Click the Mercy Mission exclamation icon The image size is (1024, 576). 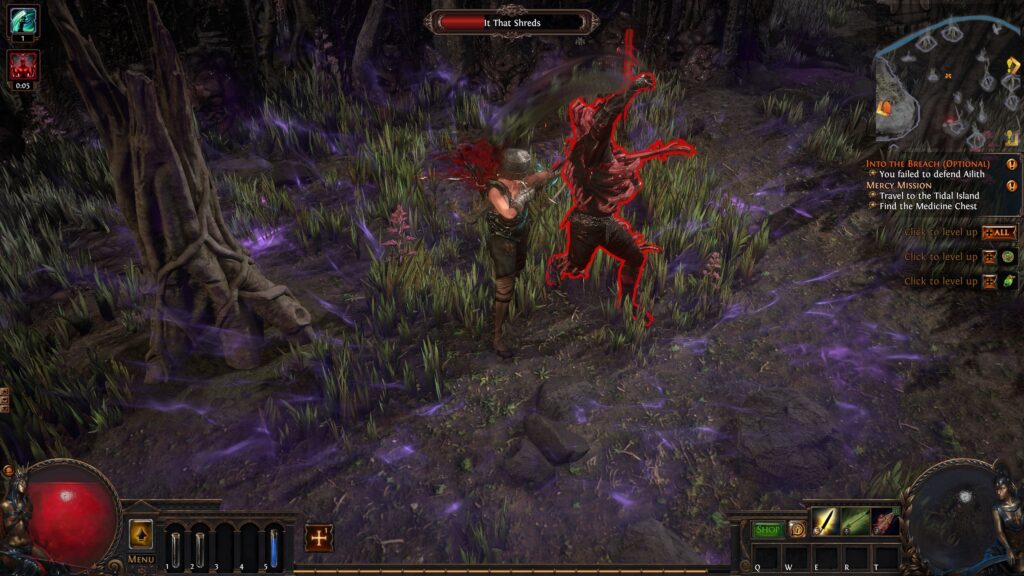1012,185
